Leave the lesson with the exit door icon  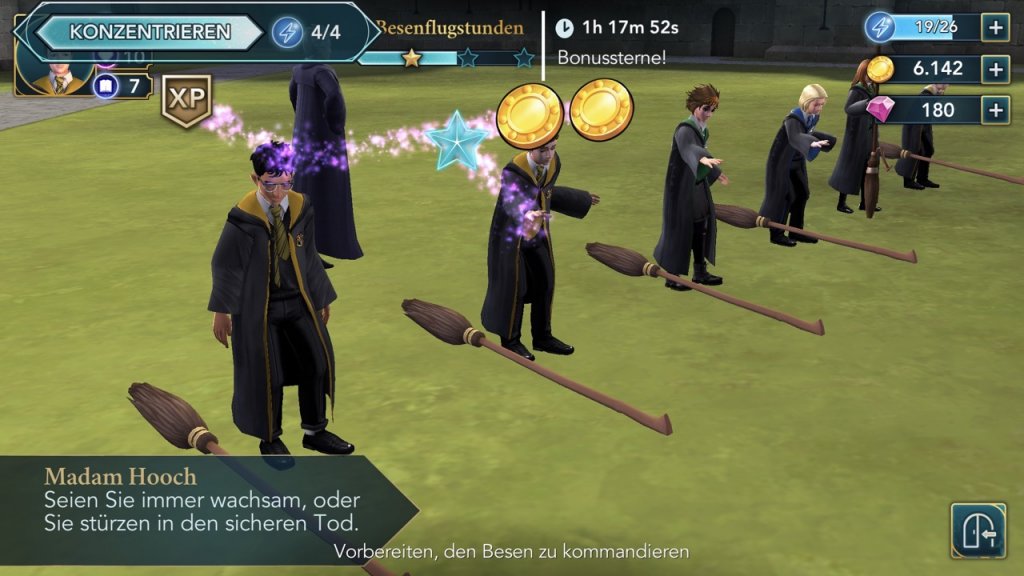[x=977, y=530]
